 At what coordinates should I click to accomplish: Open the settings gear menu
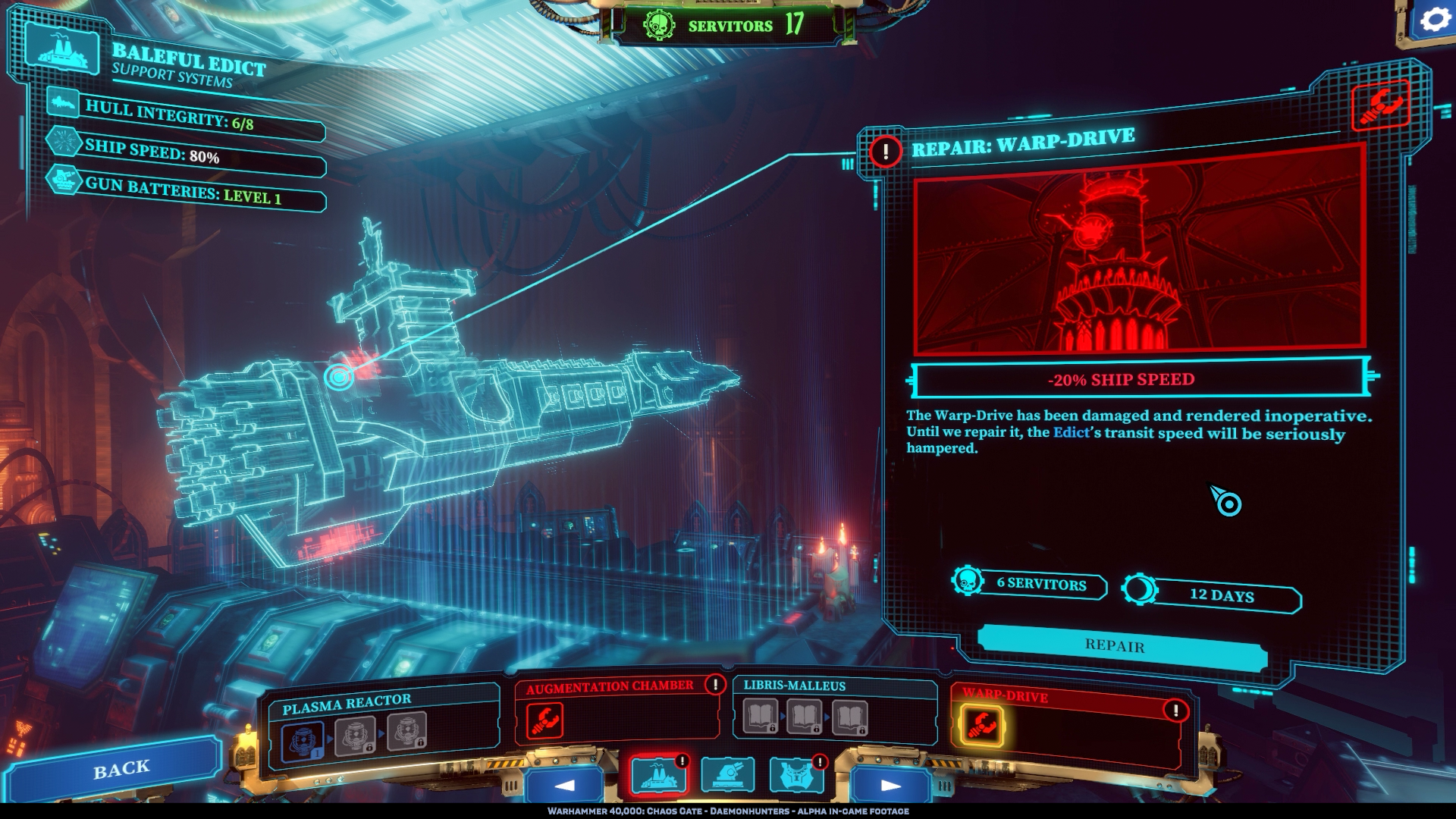click(x=1432, y=20)
